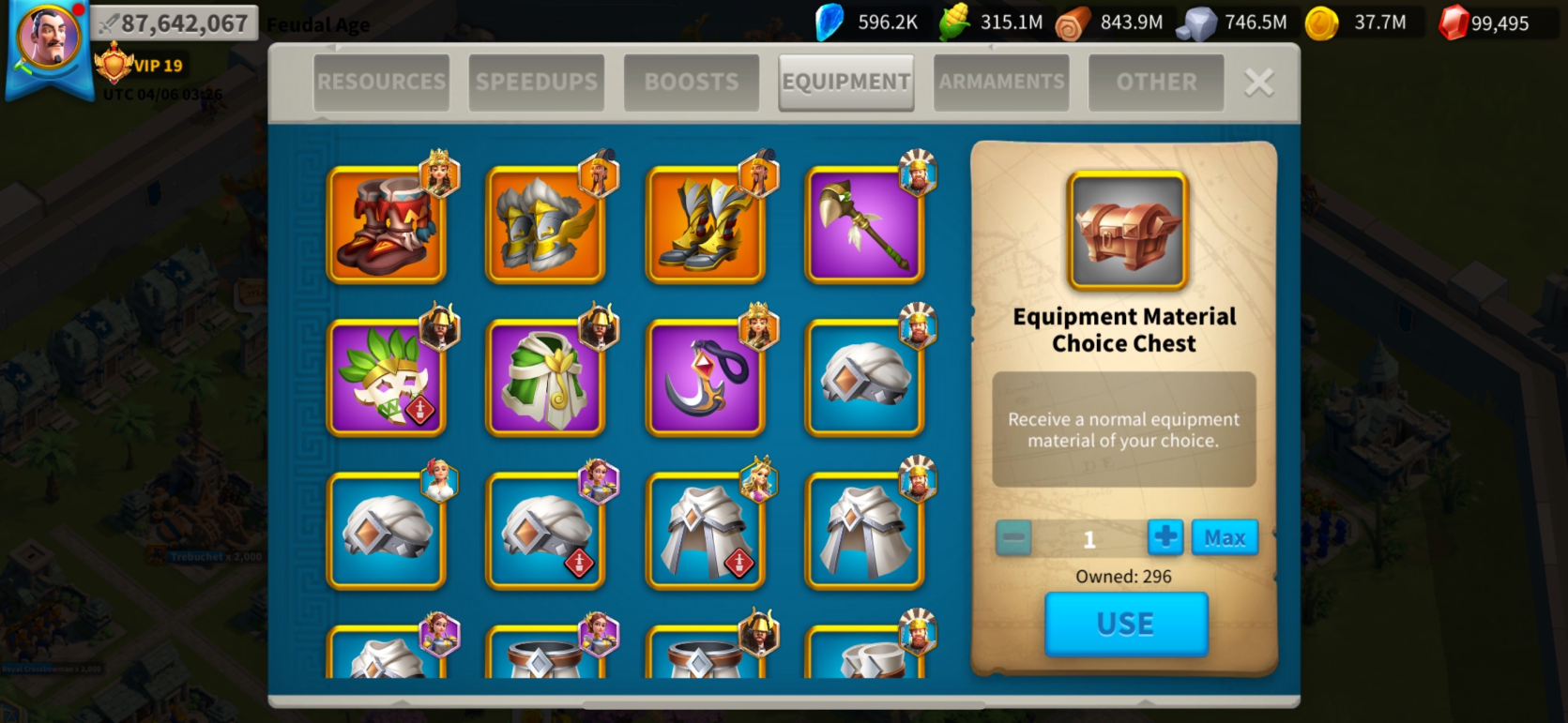Open the VIP 19 badge
The image size is (1568, 723).
[141, 66]
